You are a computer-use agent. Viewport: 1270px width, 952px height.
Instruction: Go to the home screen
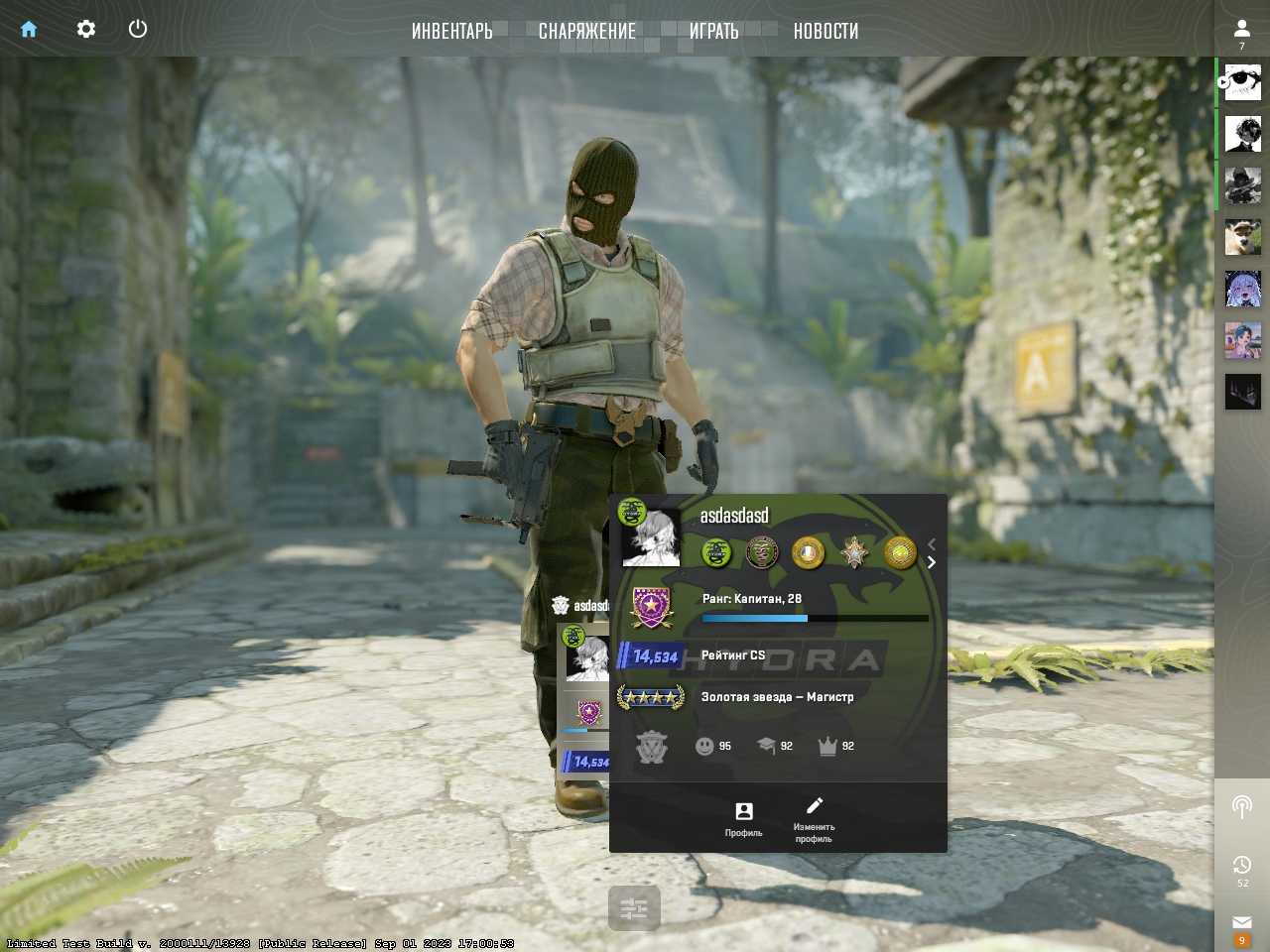[x=29, y=29]
